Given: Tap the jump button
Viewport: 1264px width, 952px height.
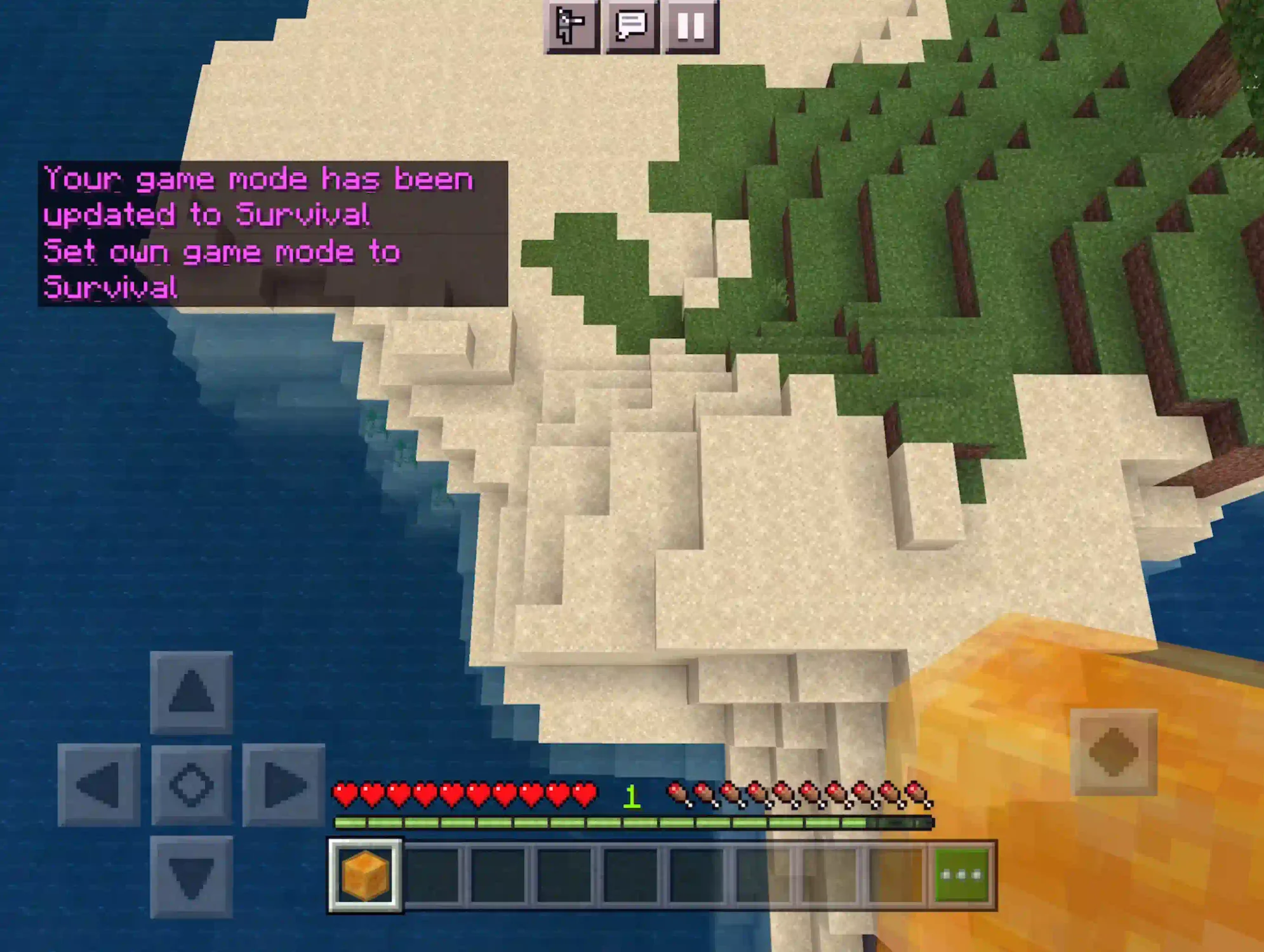Looking at the screenshot, I should click(1114, 752).
